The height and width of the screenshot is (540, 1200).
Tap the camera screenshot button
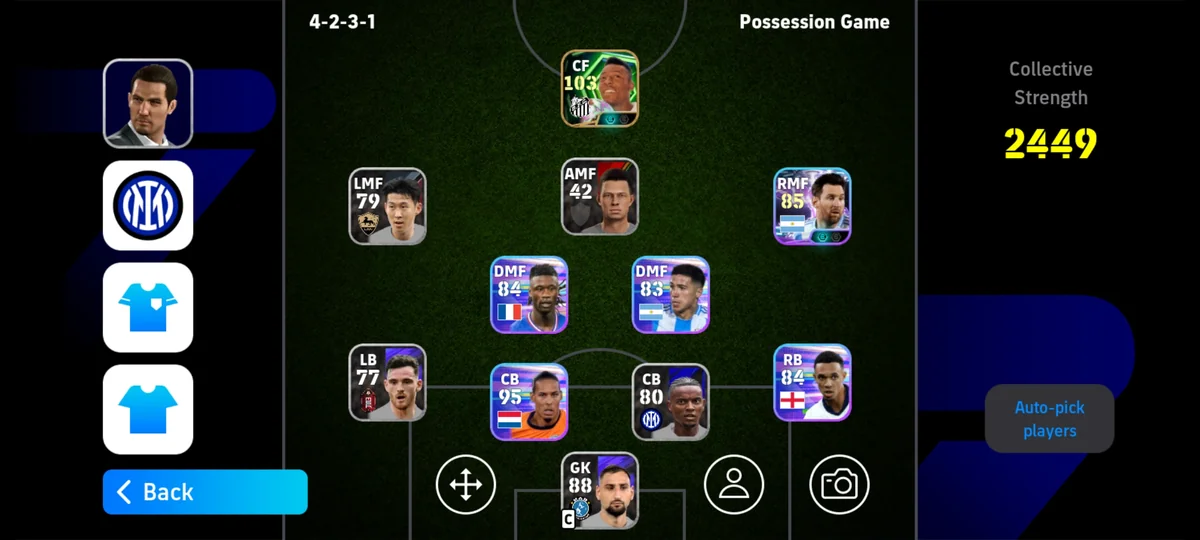(839, 484)
